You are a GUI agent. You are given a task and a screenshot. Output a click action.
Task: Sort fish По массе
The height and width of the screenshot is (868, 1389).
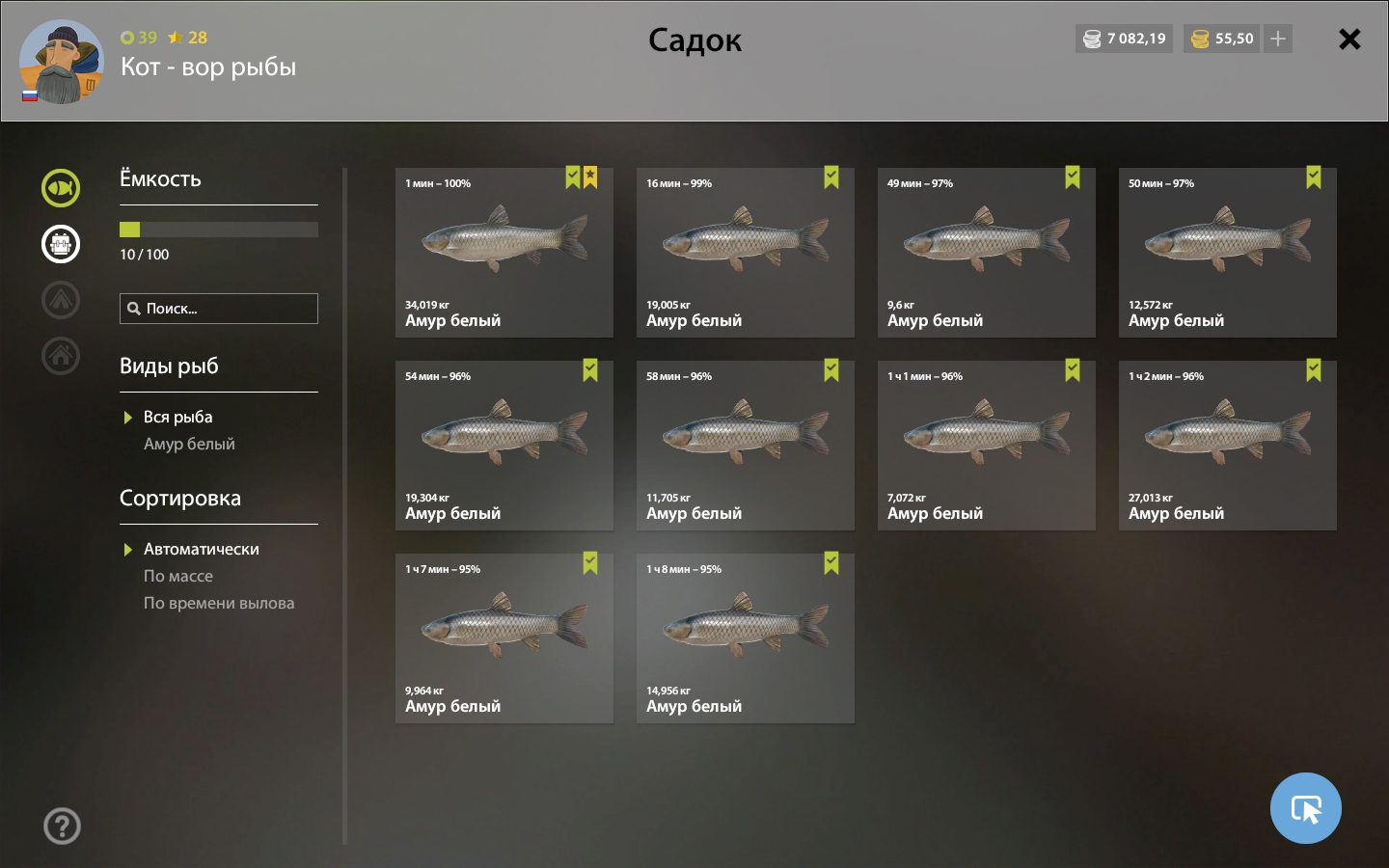[x=178, y=576]
